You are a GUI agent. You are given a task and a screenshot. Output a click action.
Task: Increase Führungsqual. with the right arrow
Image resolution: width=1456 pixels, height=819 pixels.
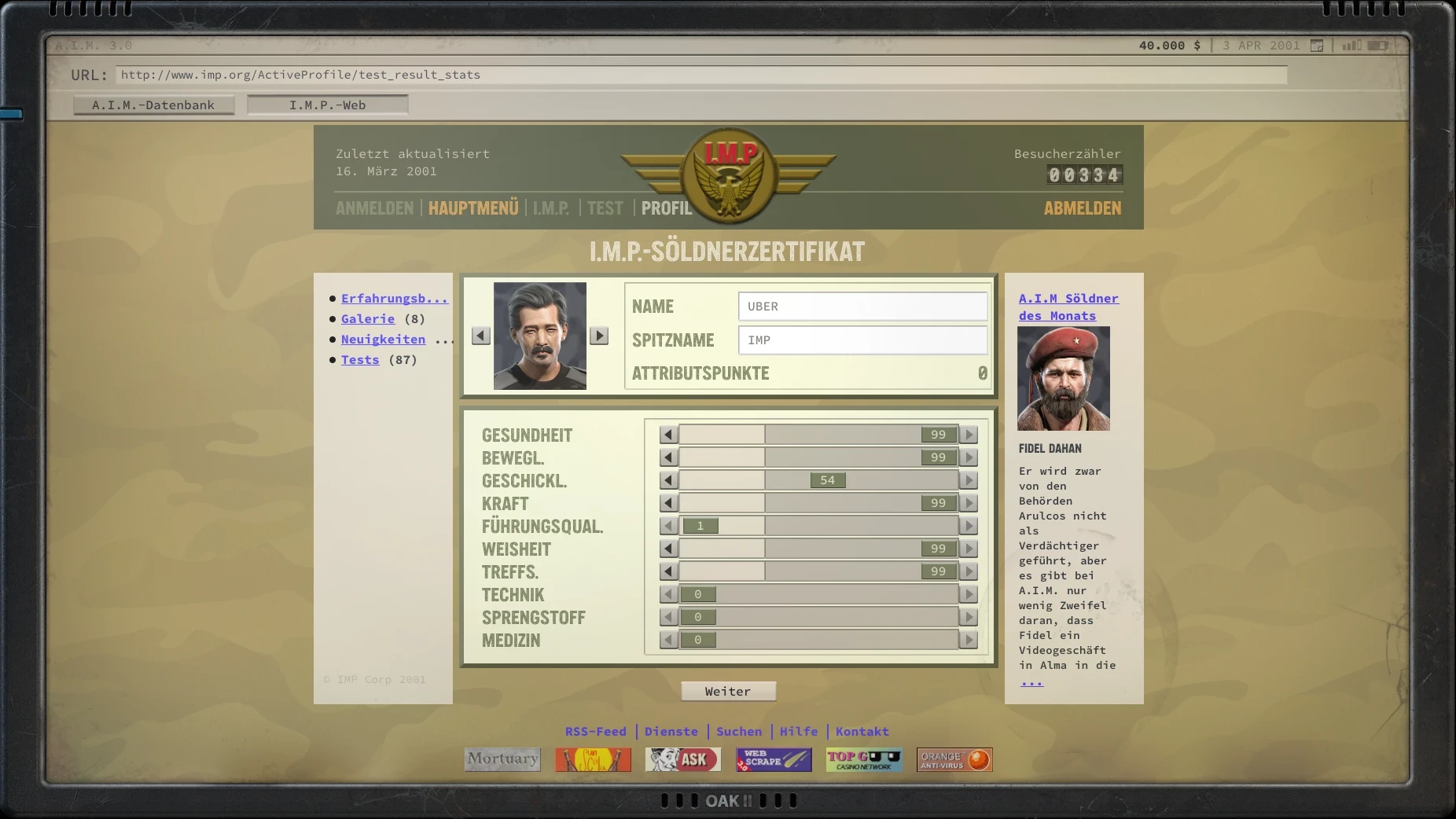tap(969, 526)
